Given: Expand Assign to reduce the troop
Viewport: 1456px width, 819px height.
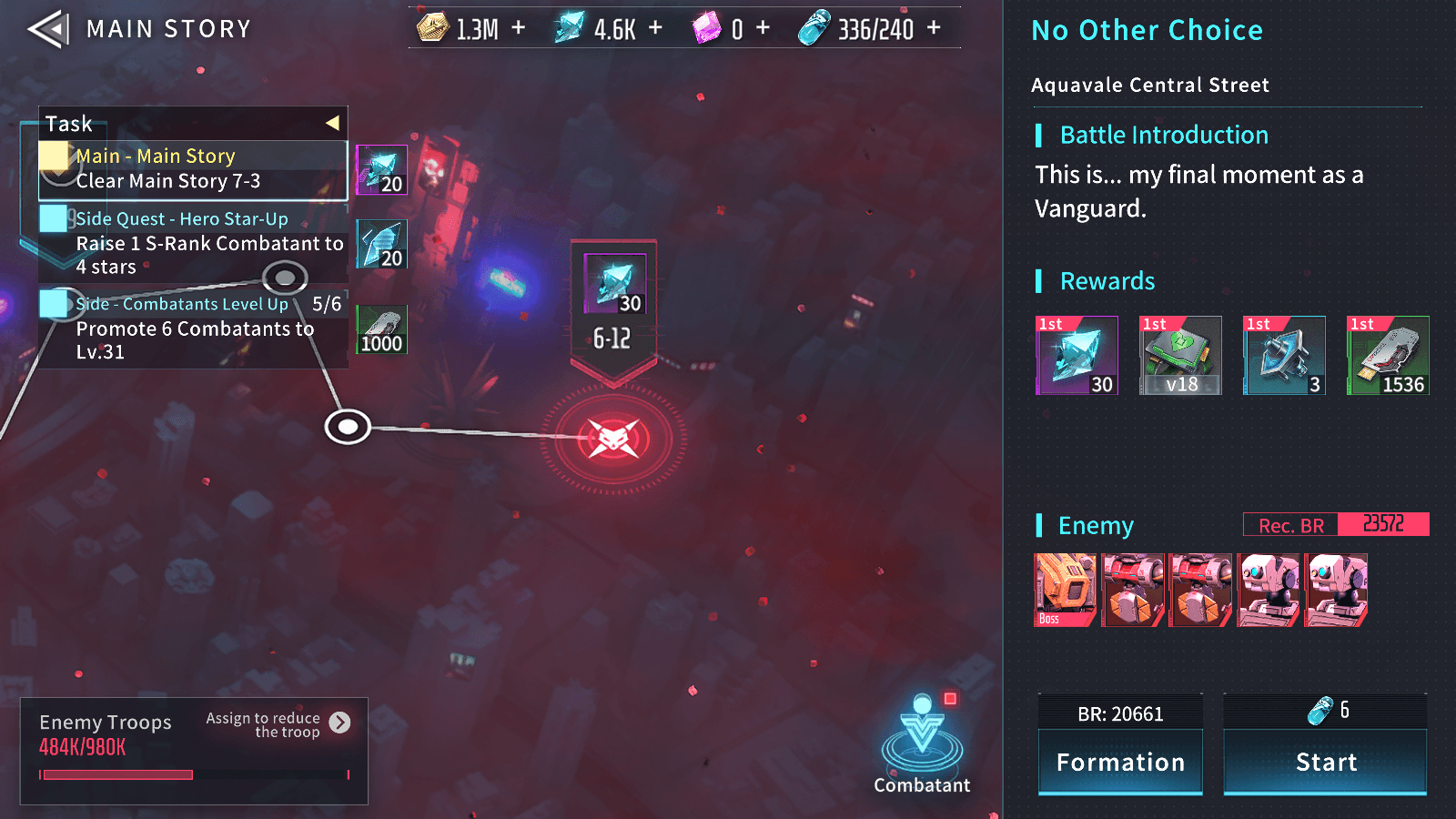Looking at the screenshot, I should coord(340,723).
